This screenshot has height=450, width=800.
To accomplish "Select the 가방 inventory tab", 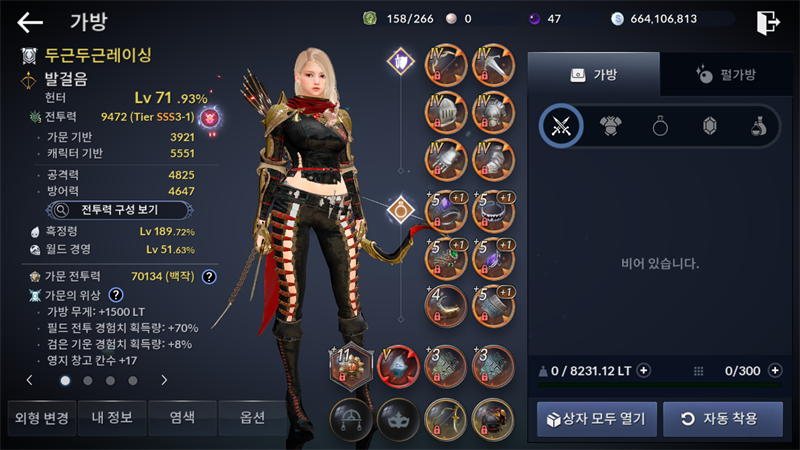I will 594,74.
